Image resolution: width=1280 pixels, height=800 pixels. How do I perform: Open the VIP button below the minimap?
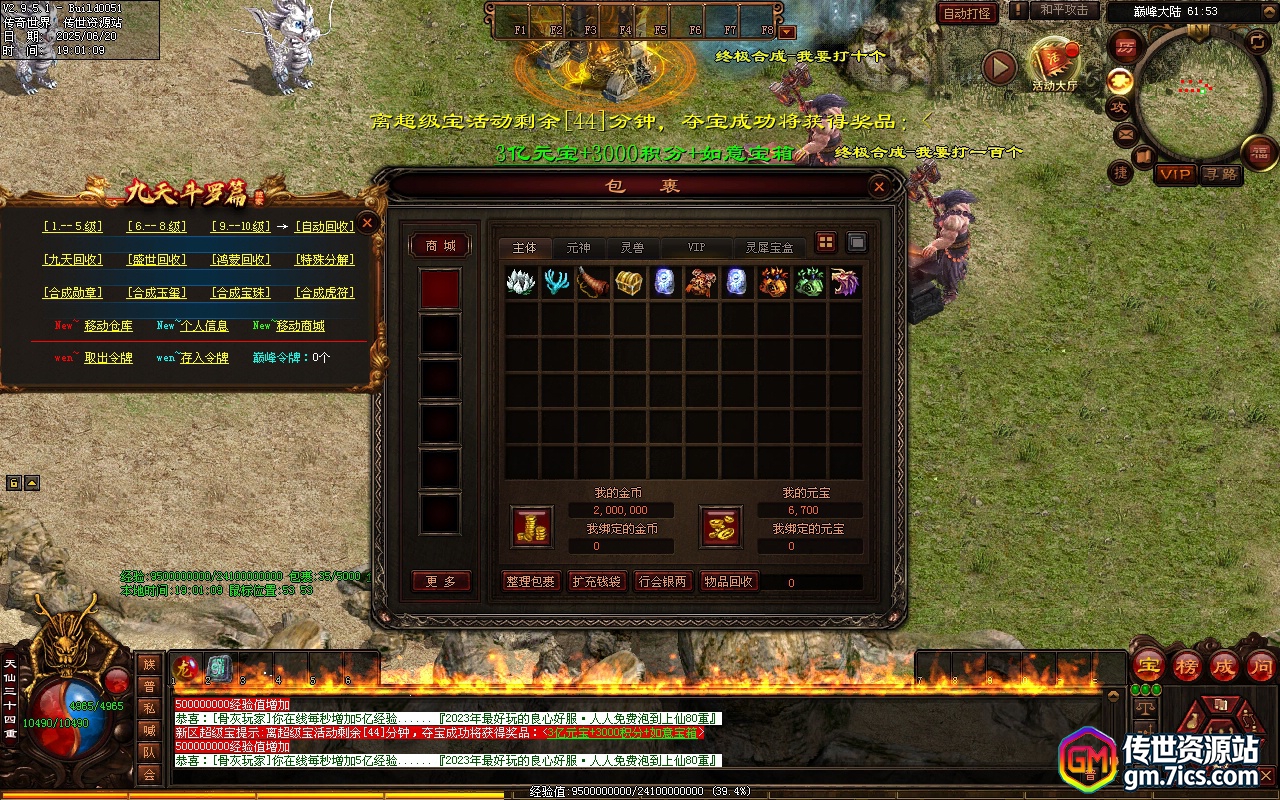point(1175,174)
